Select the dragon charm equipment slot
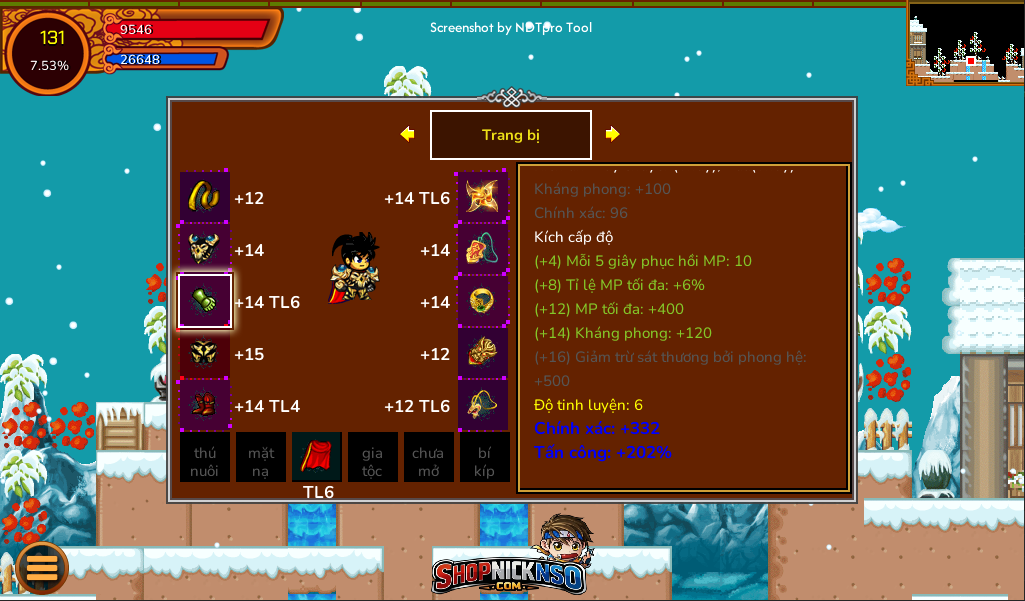 click(483, 405)
